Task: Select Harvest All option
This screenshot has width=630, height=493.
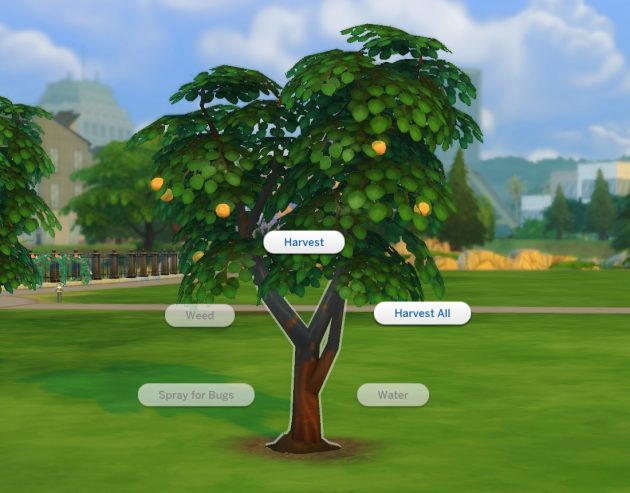Action: pyautogui.click(x=422, y=313)
